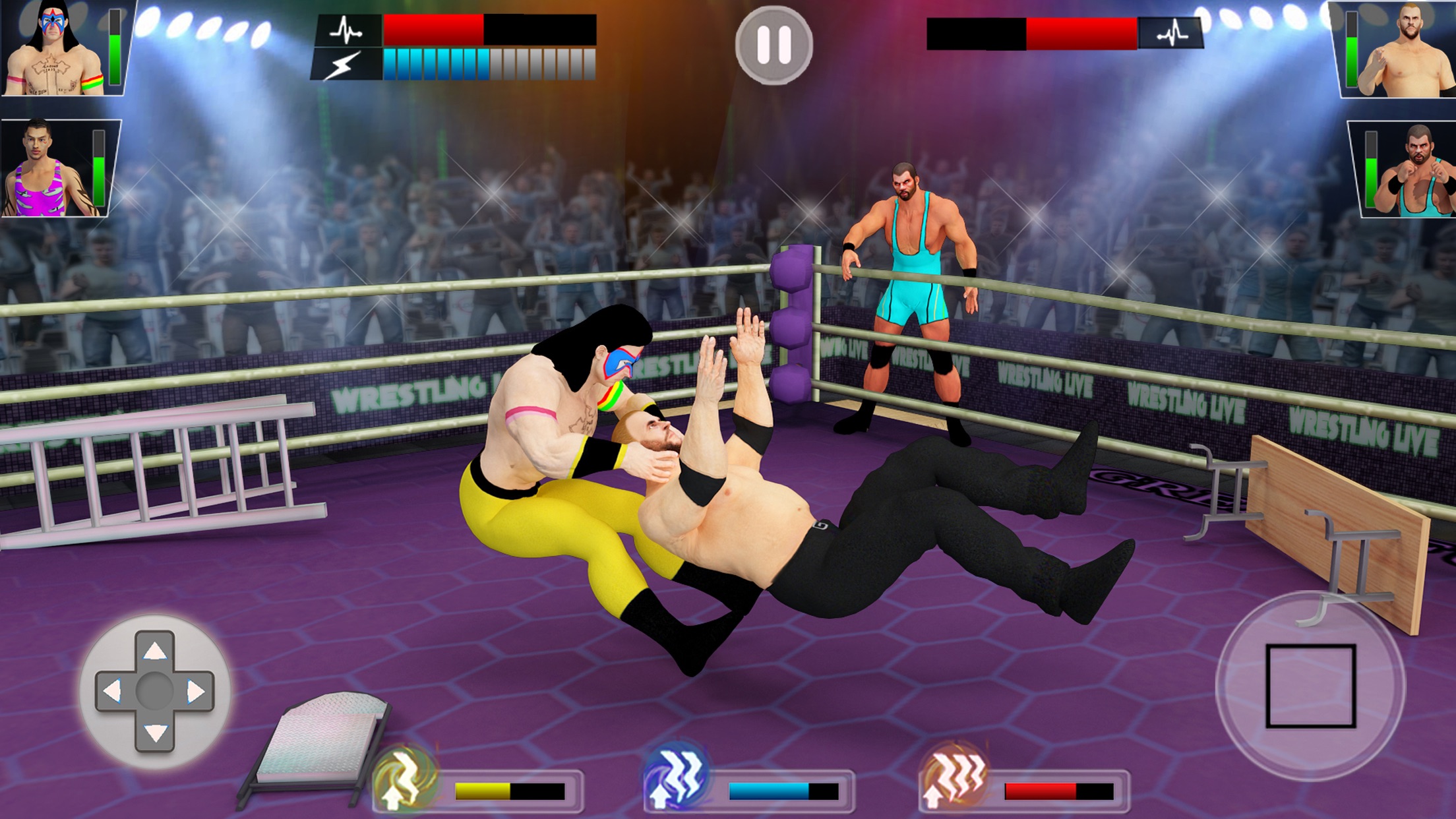Screen dimensions: 1456x819
Task: Tap the blue stamina segment bar
Action: click(x=435, y=66)
